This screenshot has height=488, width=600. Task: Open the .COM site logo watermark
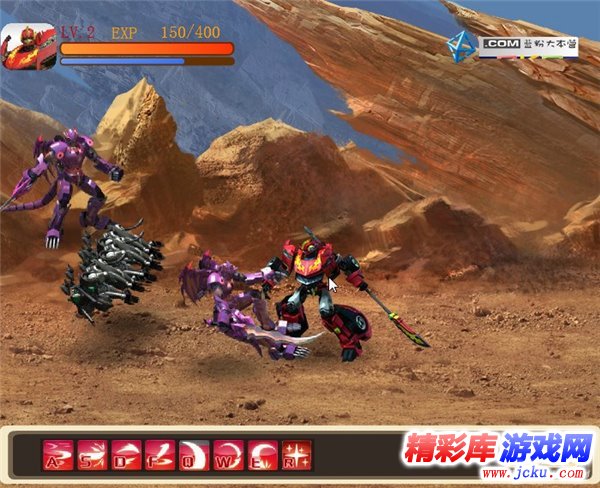(x=512, y=44)
